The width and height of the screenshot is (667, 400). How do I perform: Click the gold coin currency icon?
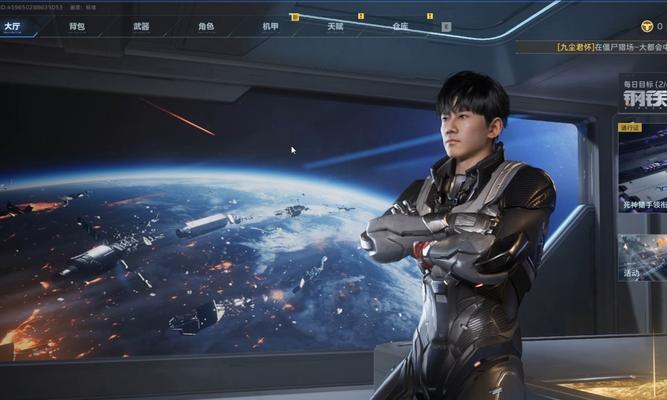pyautogui.click(x=647, y=26)
